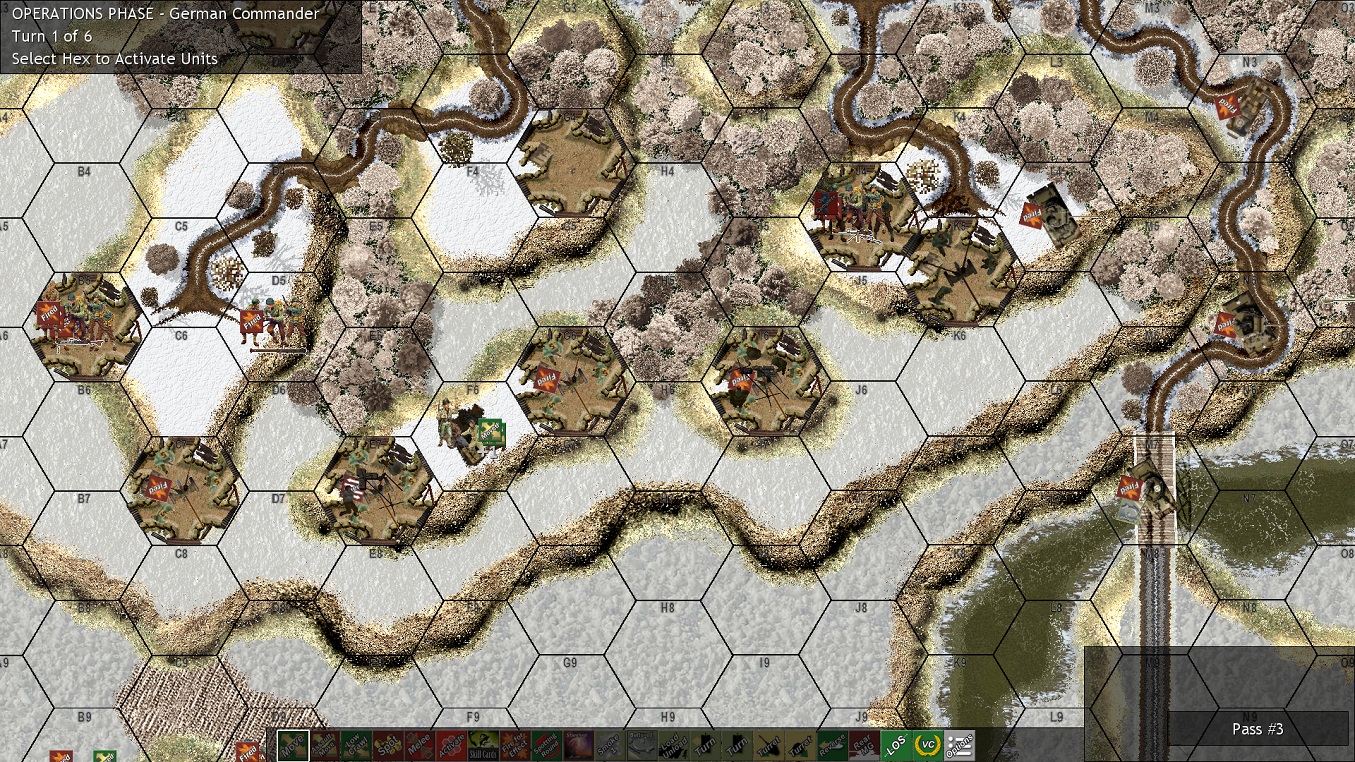Choose the Low Crawl command

click(356, 745)
